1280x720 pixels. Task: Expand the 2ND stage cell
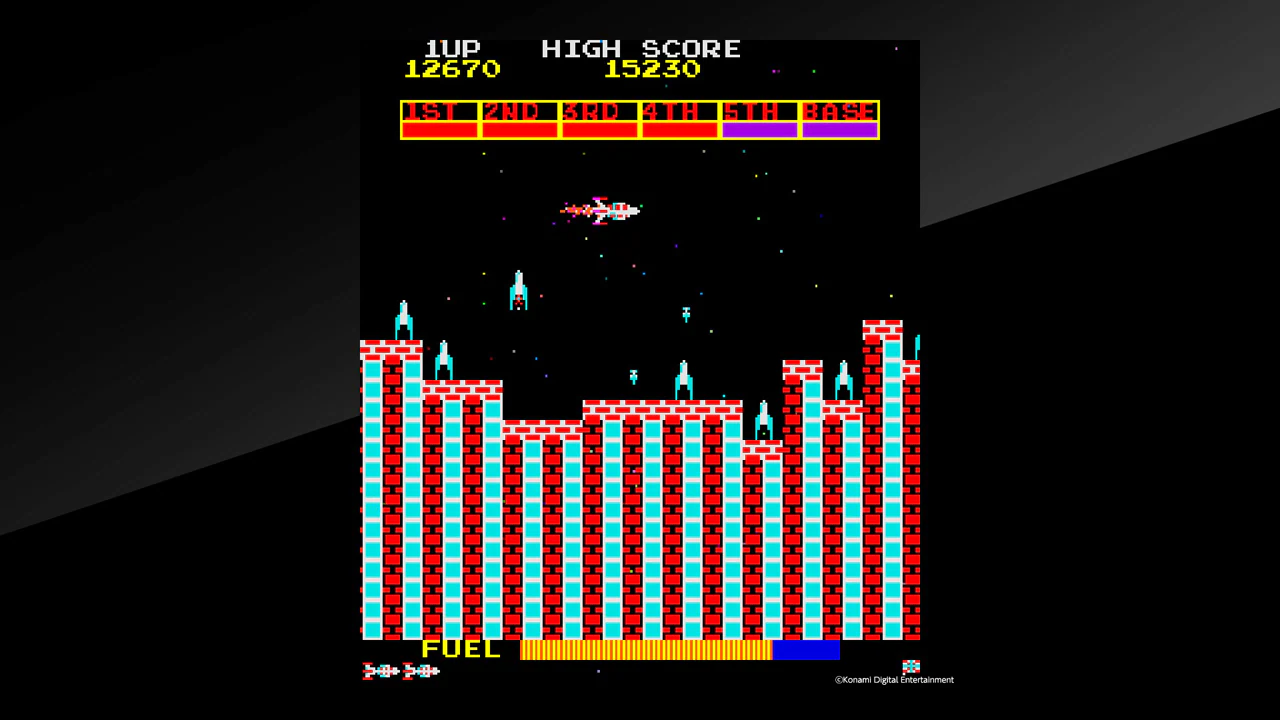click(518, 112)
